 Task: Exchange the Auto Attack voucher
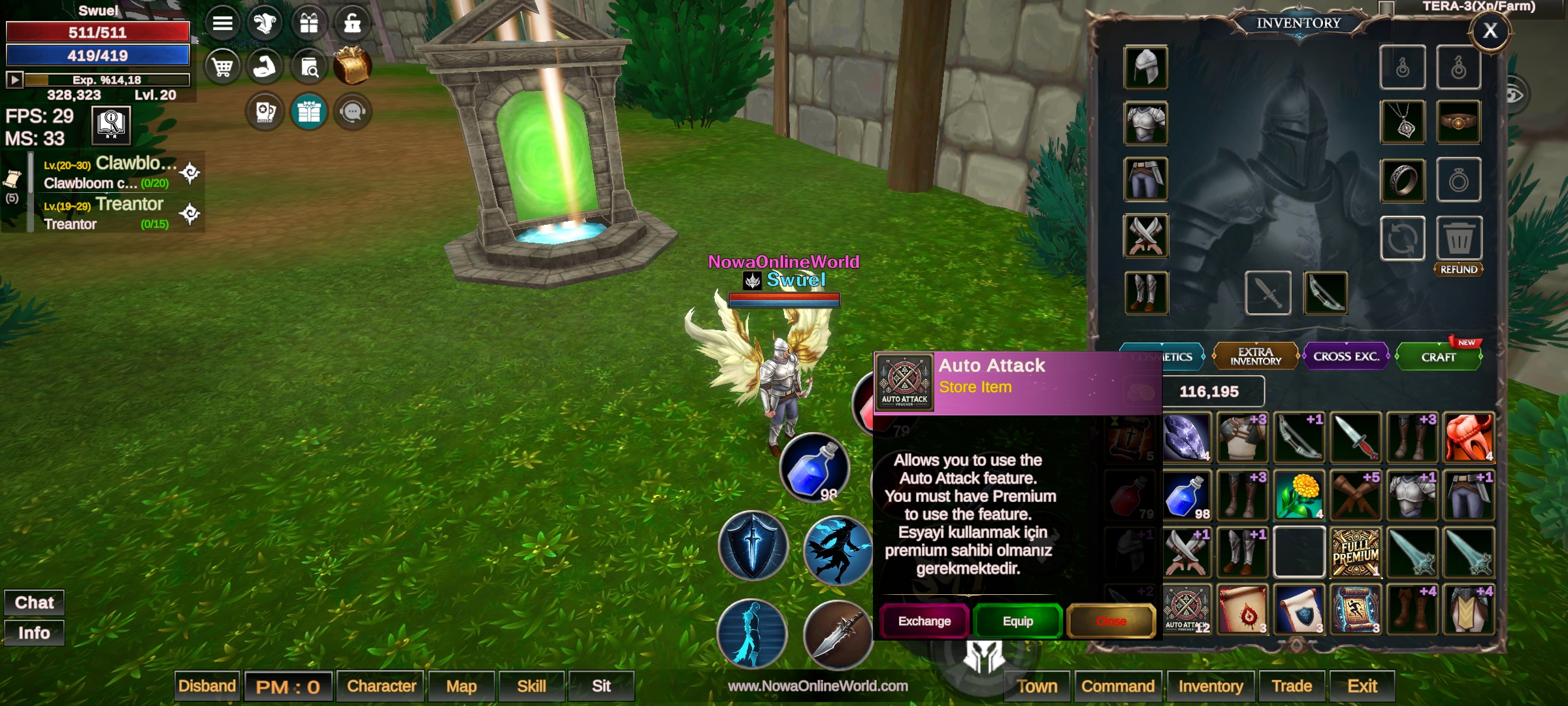coord(924,621)
